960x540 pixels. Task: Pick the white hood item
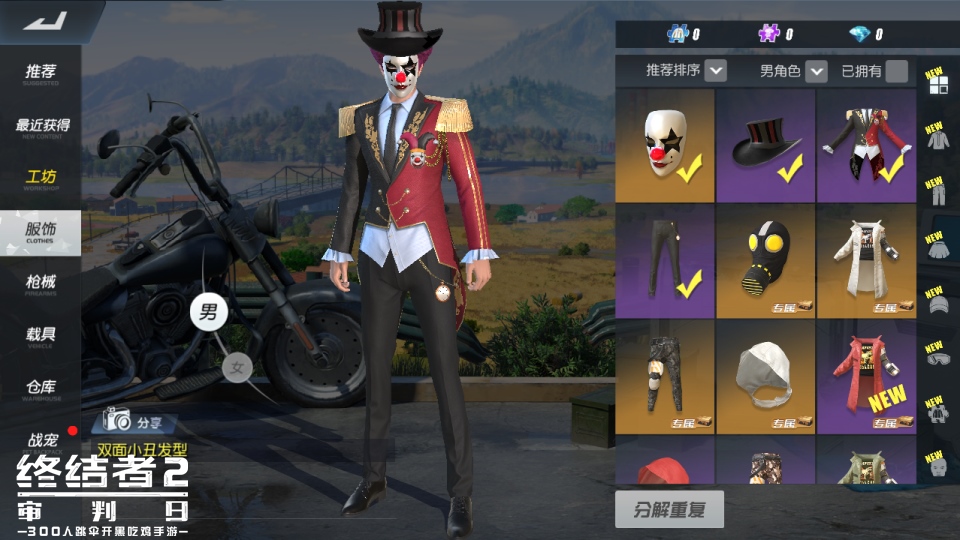(766, 377)
